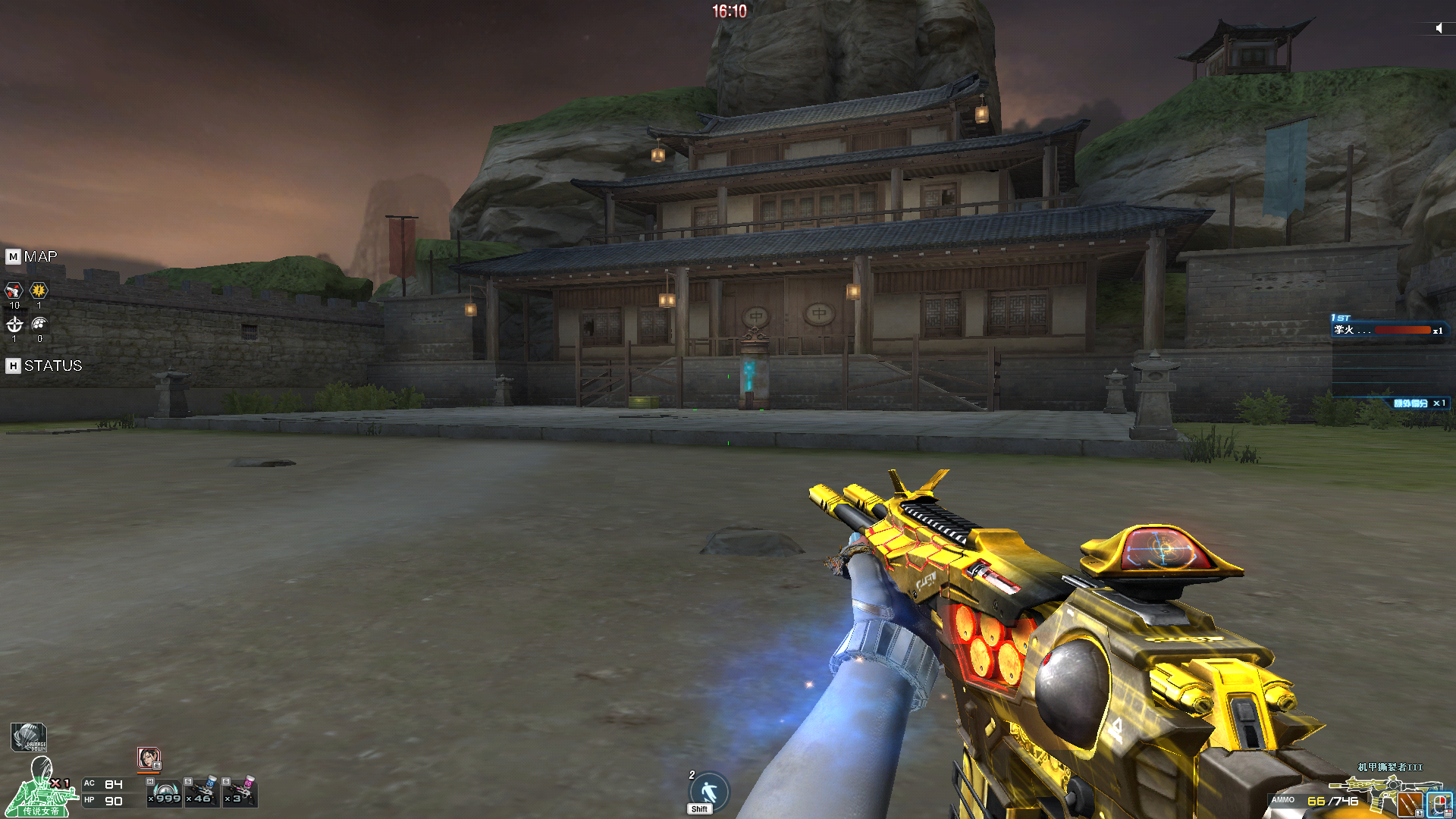Click the Damage Down parachute icon

(29, 737)
